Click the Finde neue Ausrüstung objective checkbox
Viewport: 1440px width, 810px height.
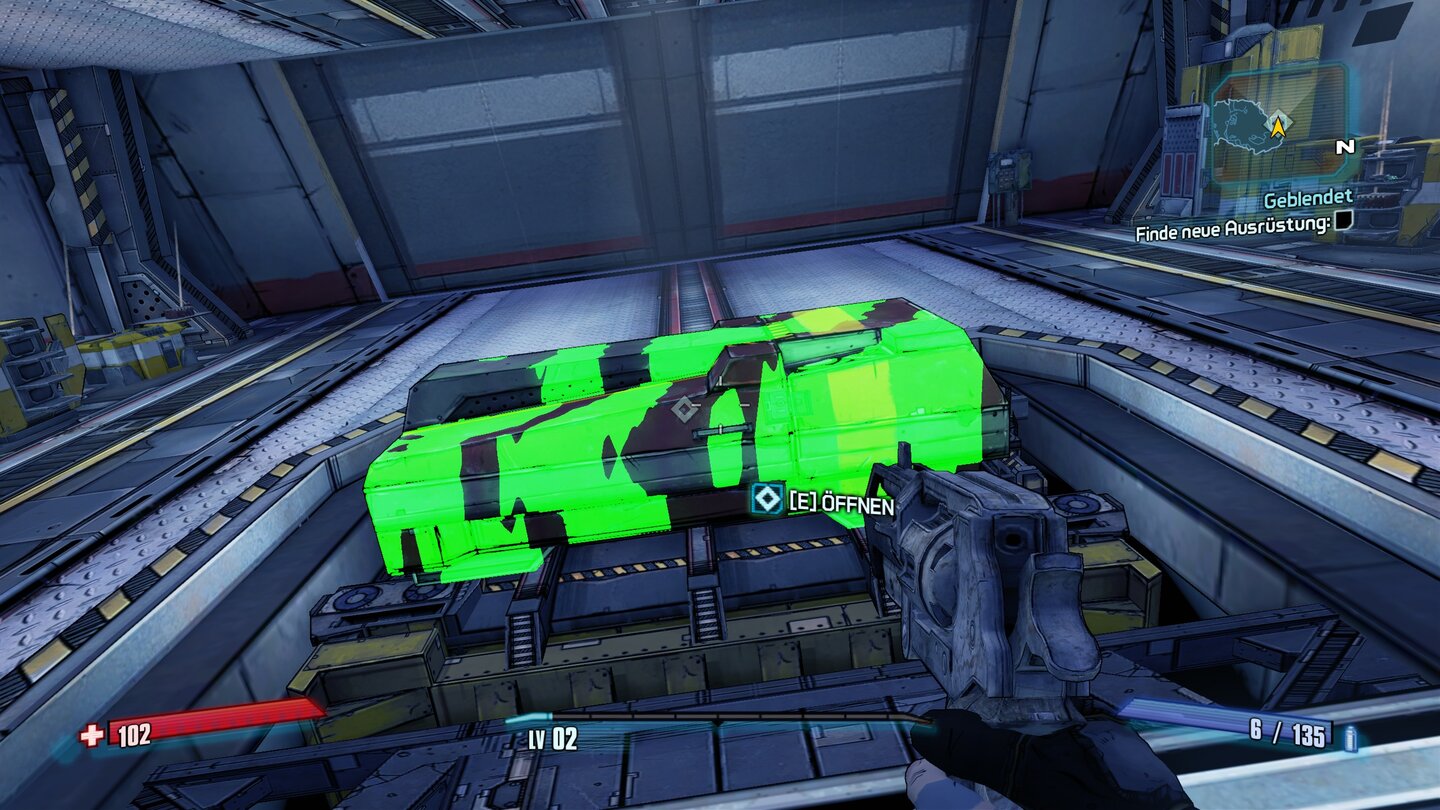click(1345, 222)
